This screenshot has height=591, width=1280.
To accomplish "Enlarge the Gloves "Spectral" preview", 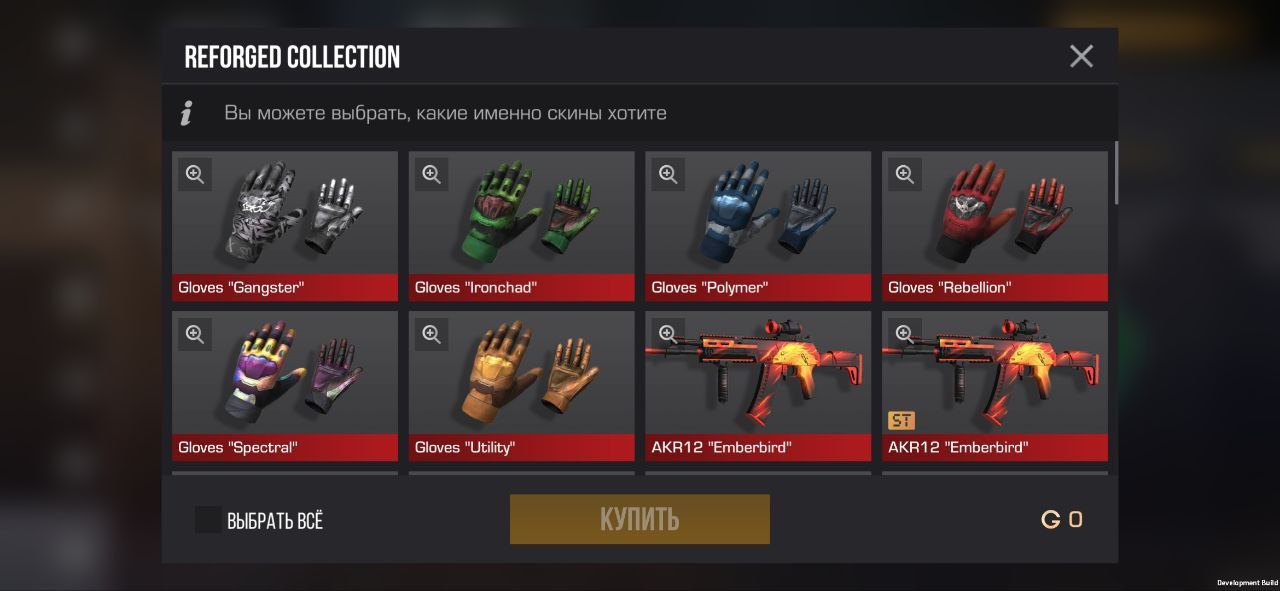I will [195, 334].
